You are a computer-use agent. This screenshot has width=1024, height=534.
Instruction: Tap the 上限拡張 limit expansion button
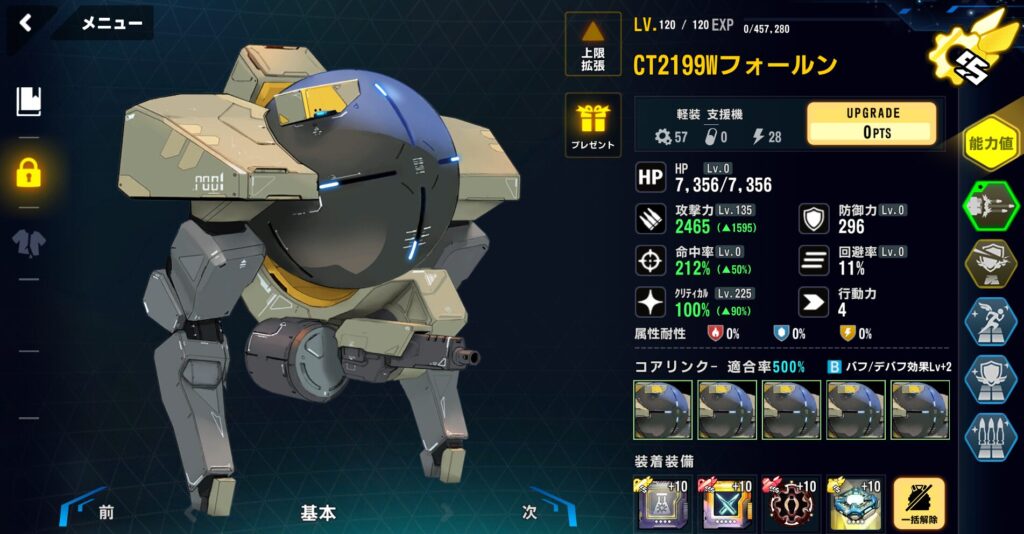point(593,44)
